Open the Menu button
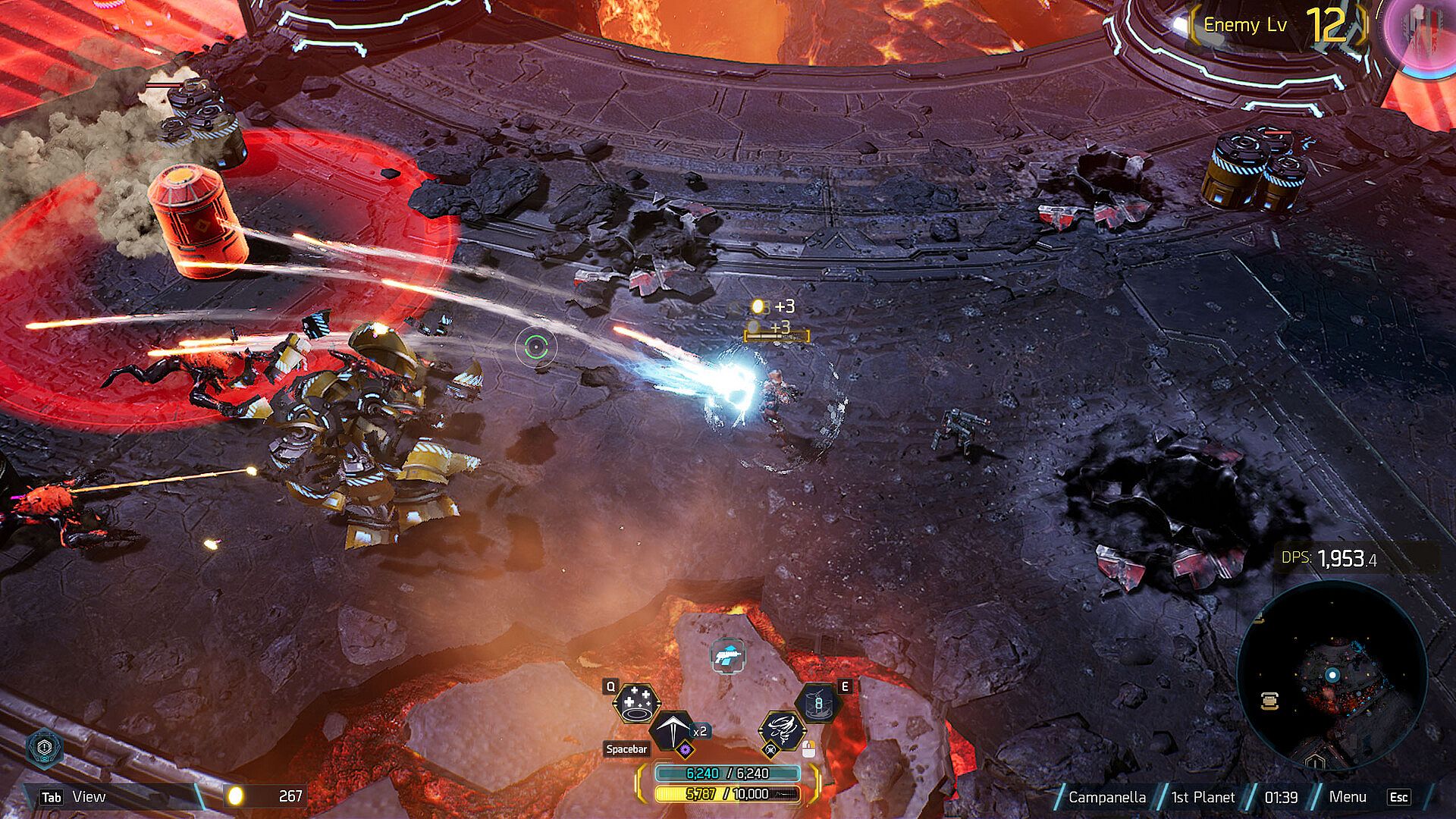The height and width of the screenshot is (819, 1456). click(x=1348, y=797)
